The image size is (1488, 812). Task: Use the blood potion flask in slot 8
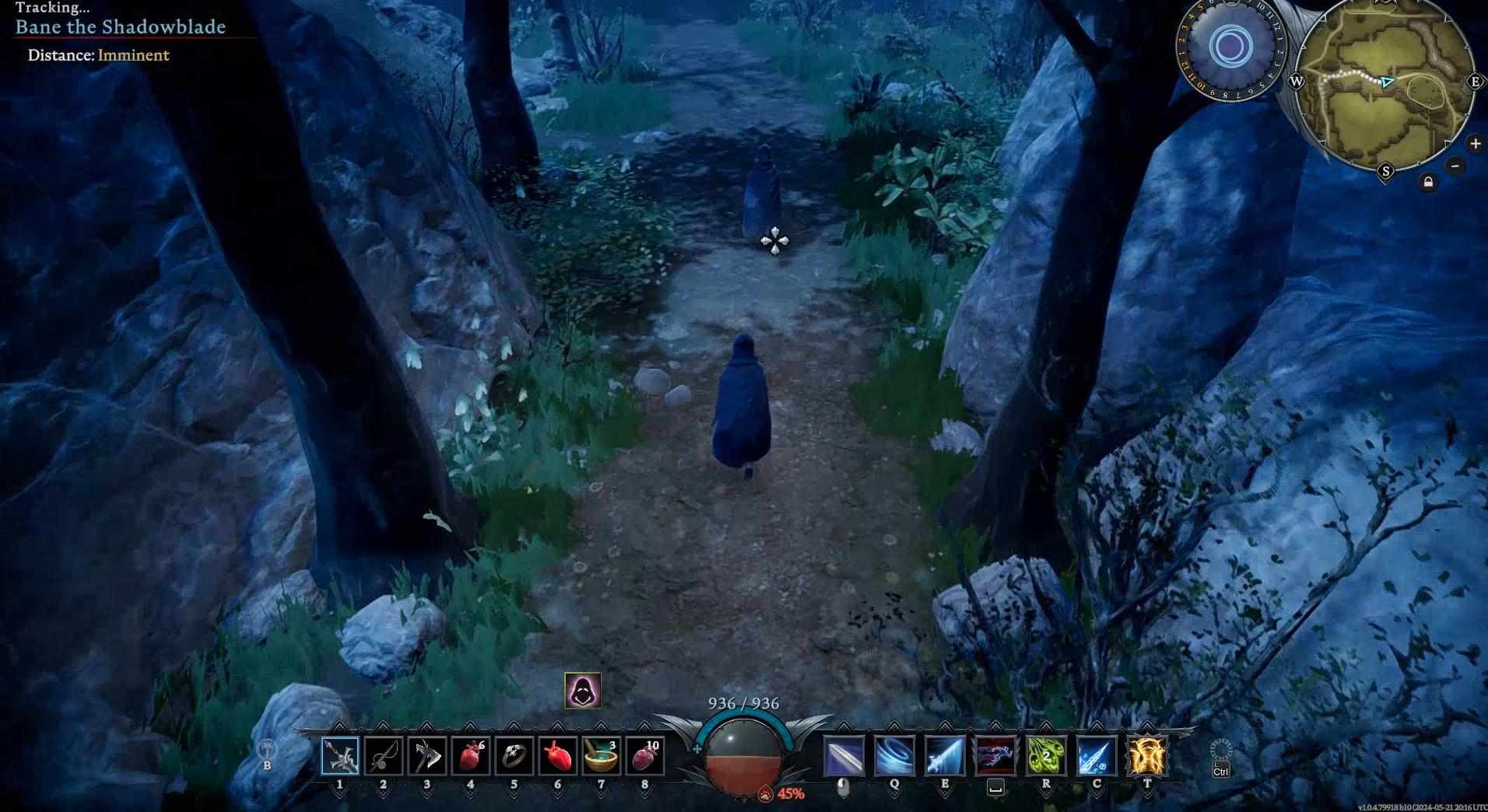tap(644, 756)
